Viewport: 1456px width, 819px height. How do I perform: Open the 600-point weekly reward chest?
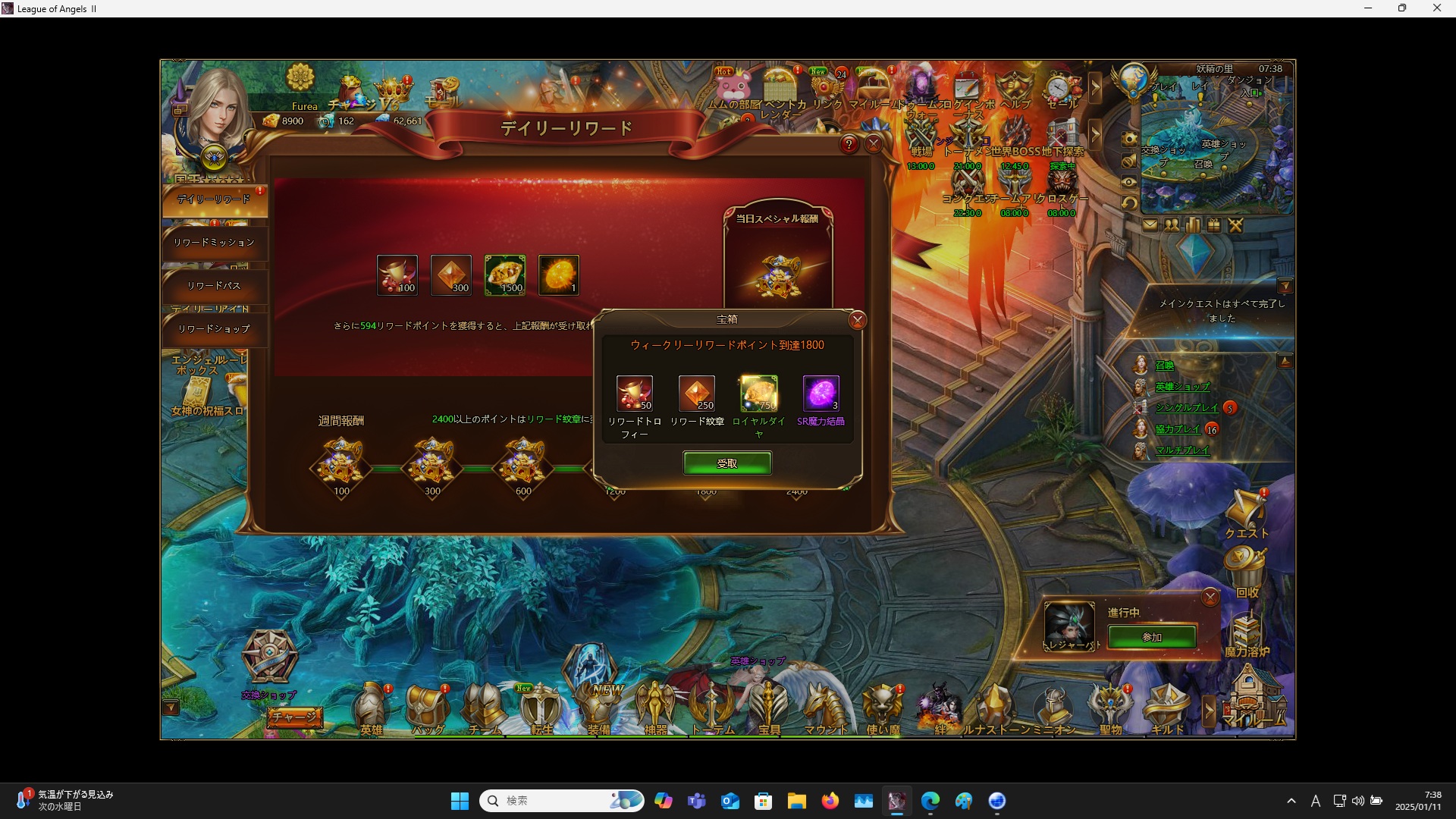[523, 463]
